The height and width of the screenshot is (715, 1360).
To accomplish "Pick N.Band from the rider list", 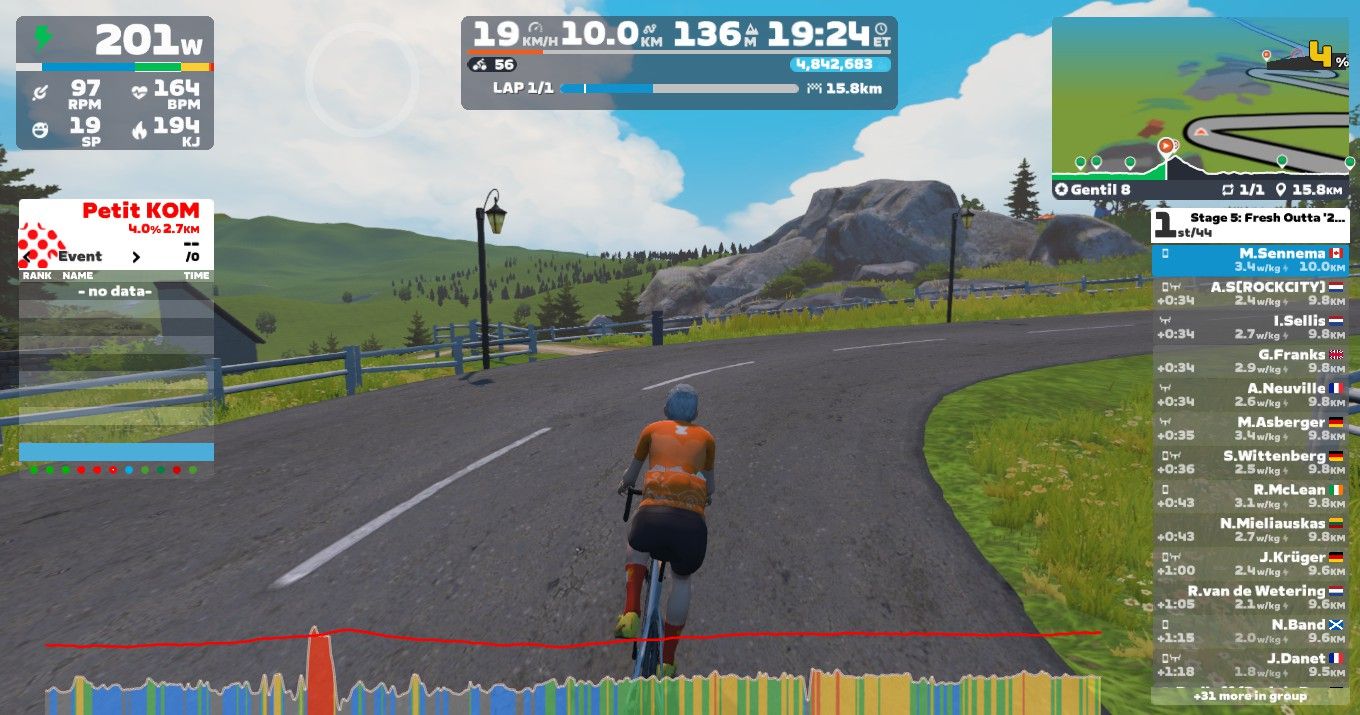I will coord(1250,631).
